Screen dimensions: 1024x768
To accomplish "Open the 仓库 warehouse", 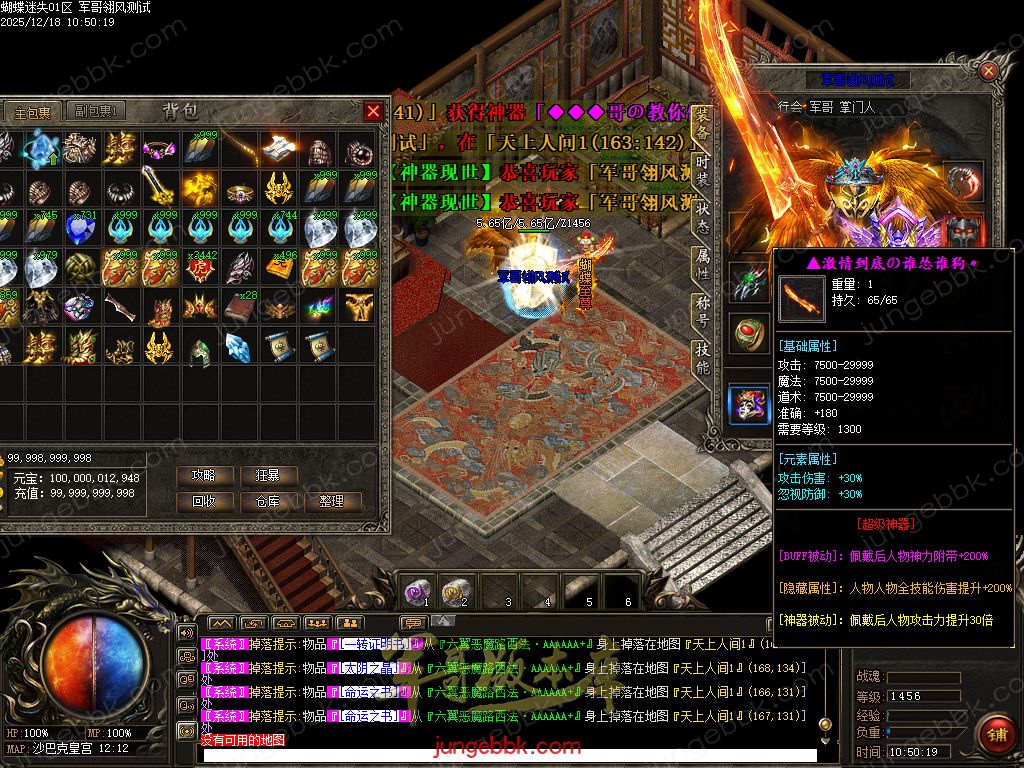I will [268, 501].
